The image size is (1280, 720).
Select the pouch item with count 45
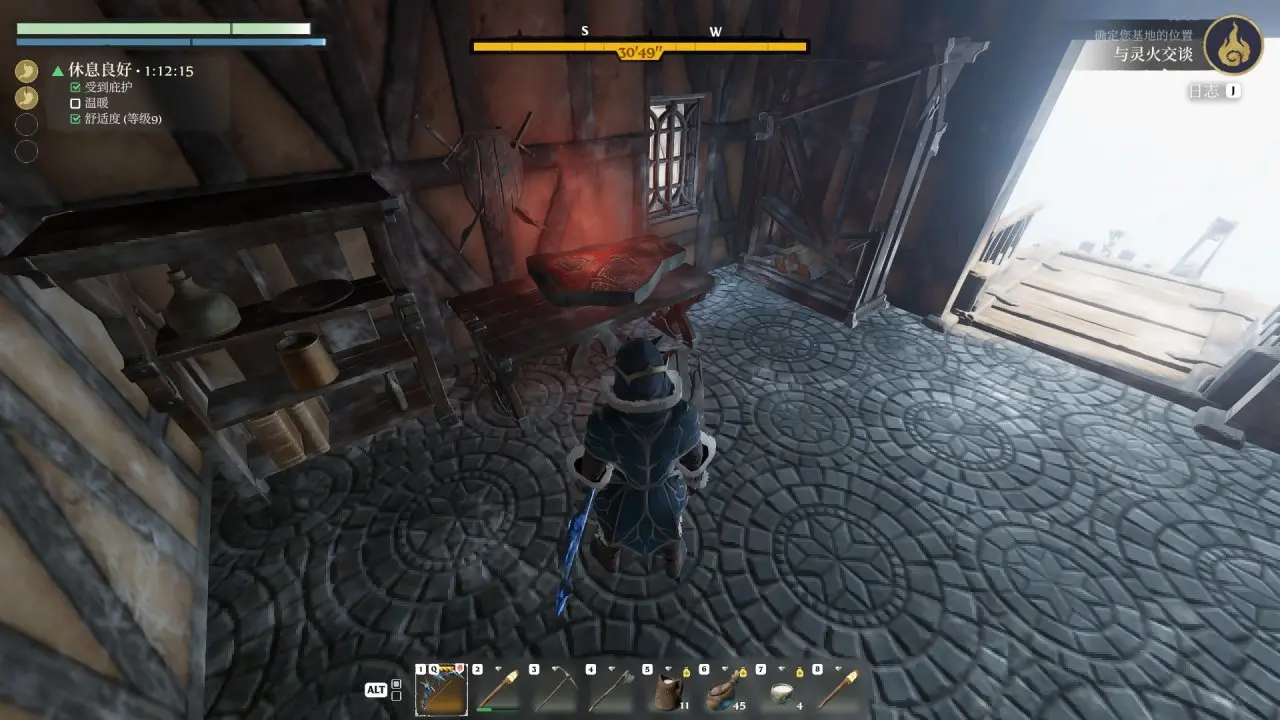724,691
